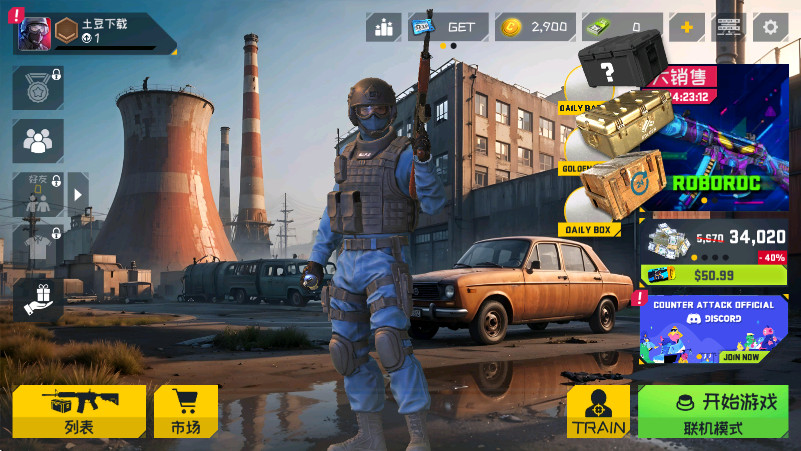801x451 pixels.
Task: Join the Counter Attack official Discord
Action: 713,329
